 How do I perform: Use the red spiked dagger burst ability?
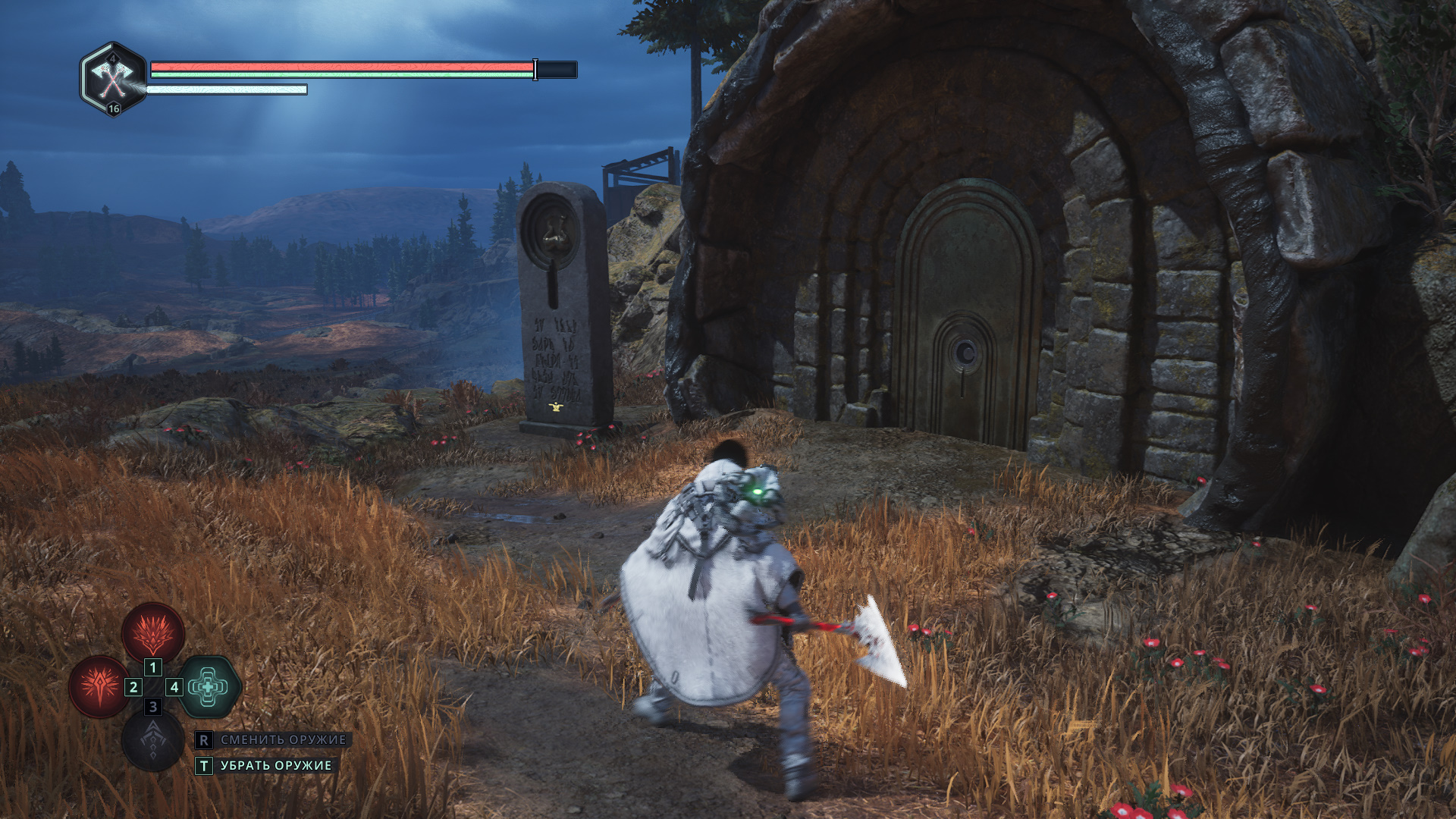point(99,686)
